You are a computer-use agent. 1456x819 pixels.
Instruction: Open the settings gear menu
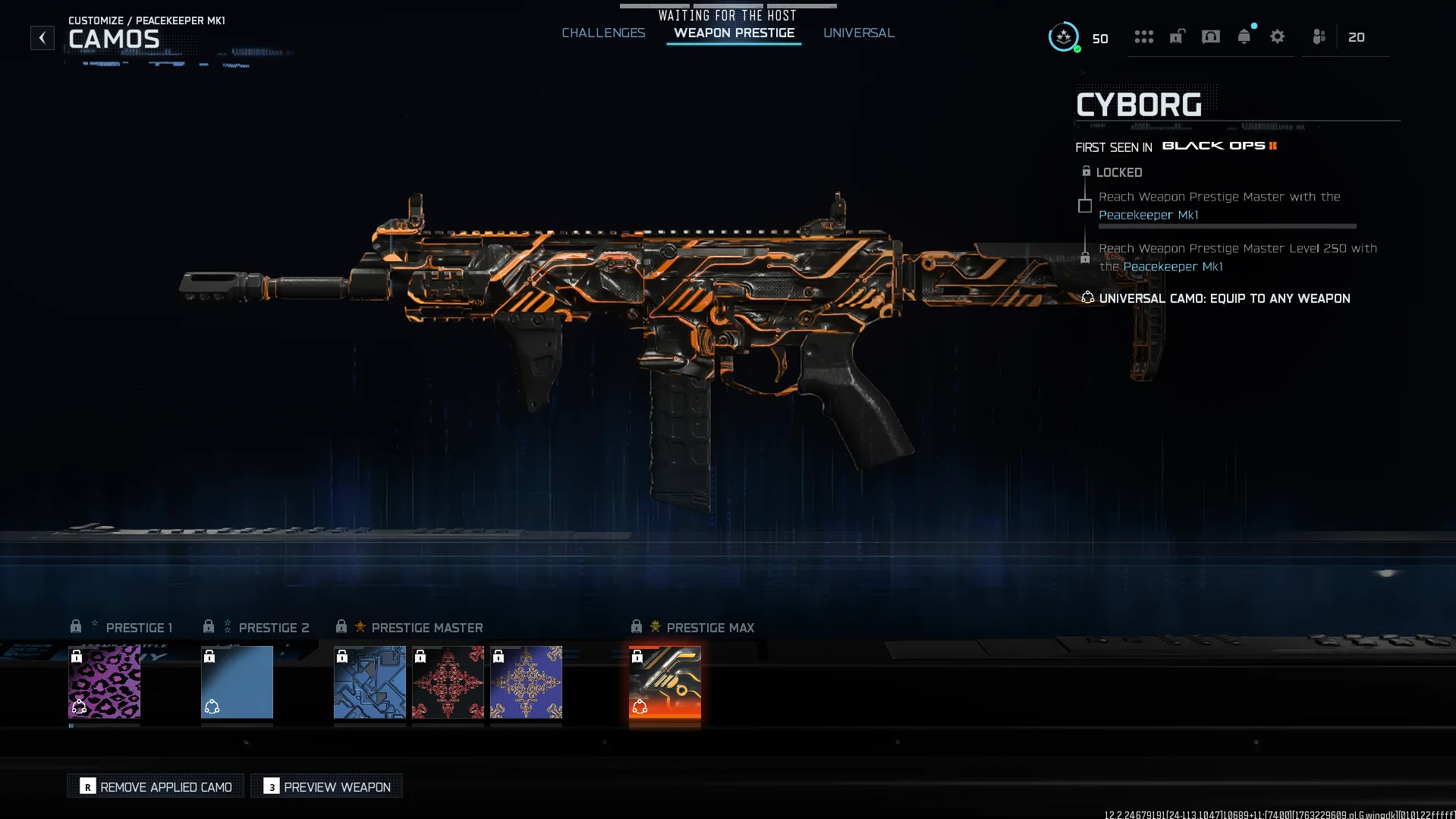(x=1277, y=36)
